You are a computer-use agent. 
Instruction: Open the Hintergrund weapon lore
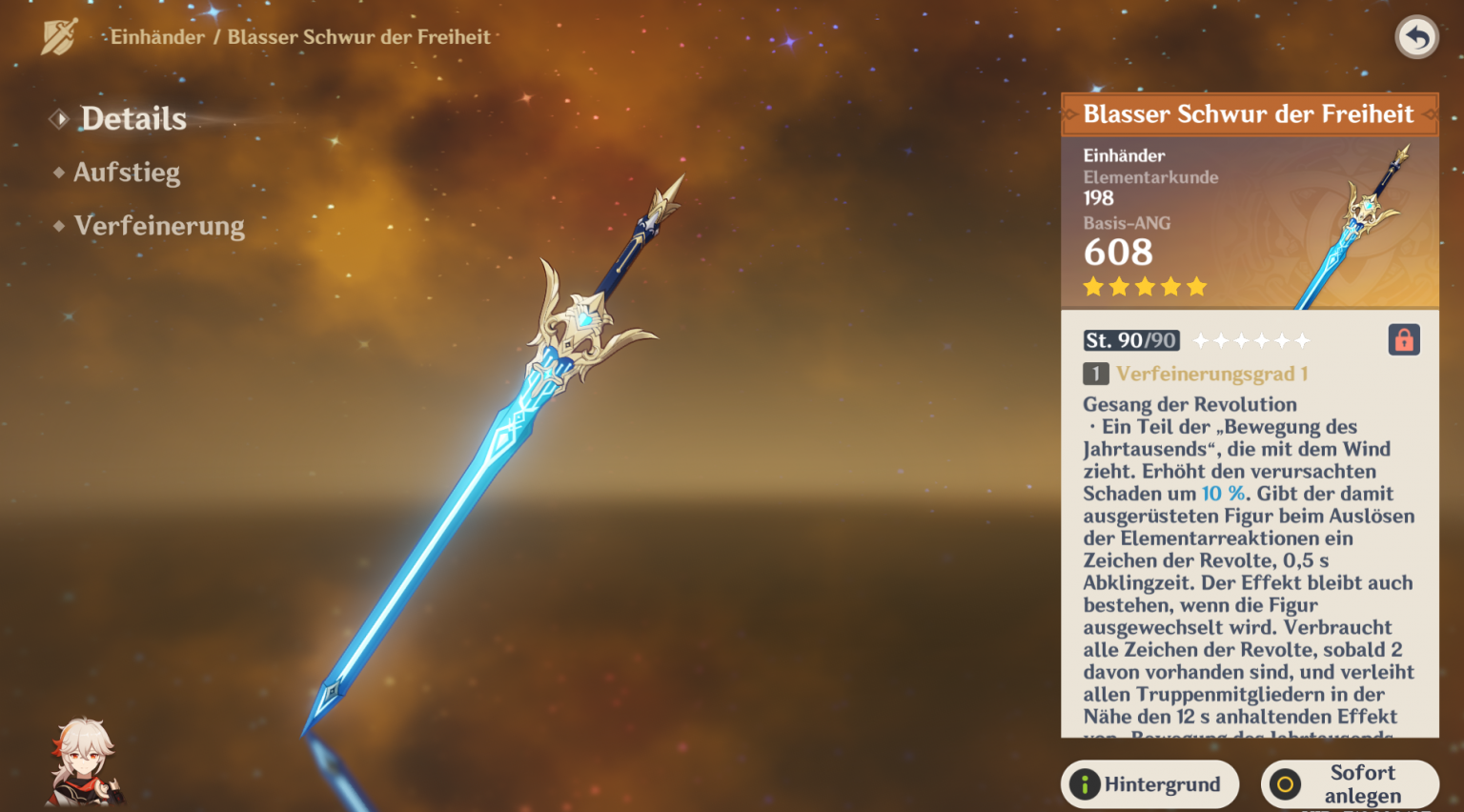point(1149,784)
